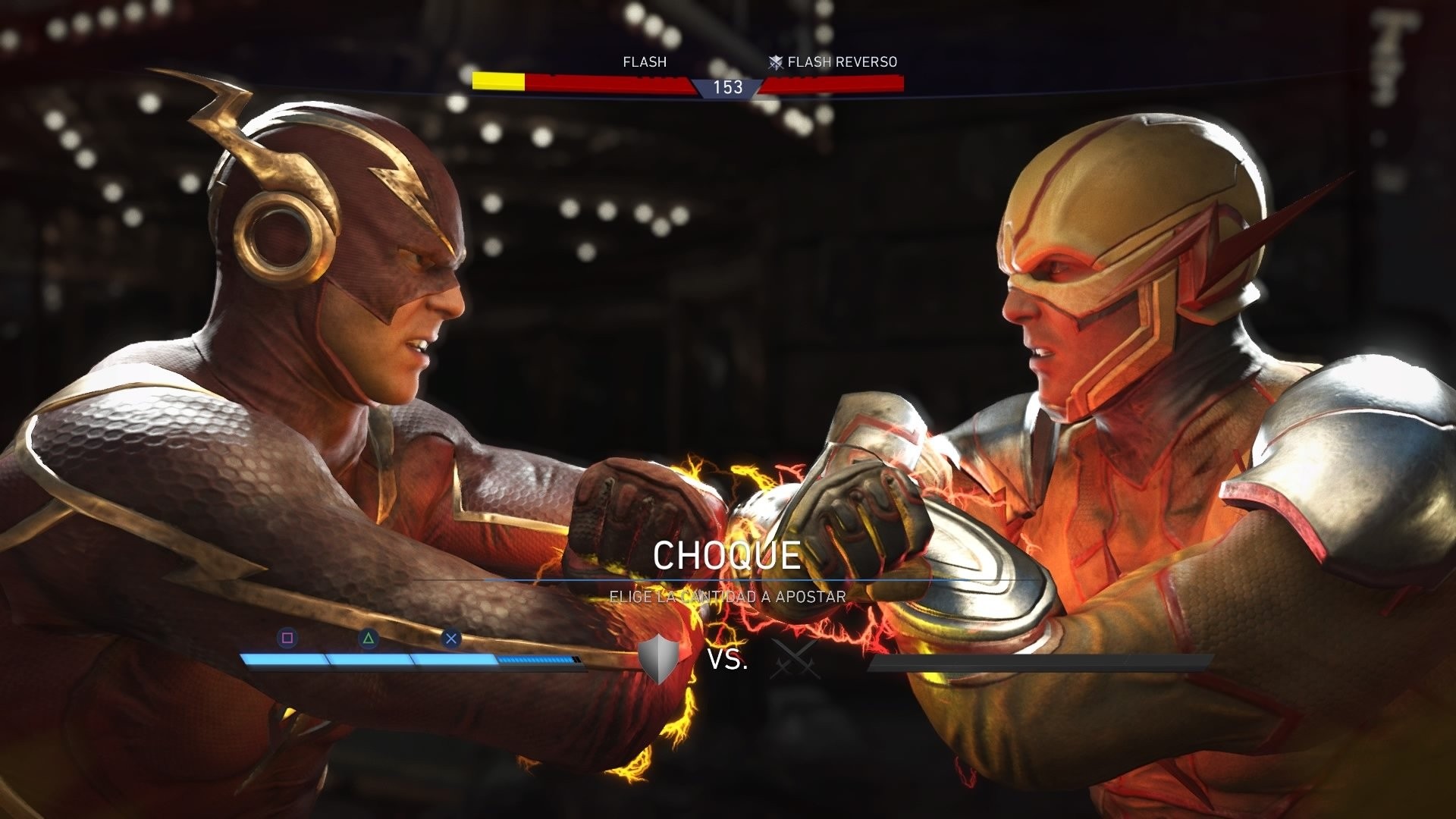Click the ELIGE LA CANTIDAD A APOSTAR prompt
The height and width of the screenshot is (819, 1456).
click(726, 596)
